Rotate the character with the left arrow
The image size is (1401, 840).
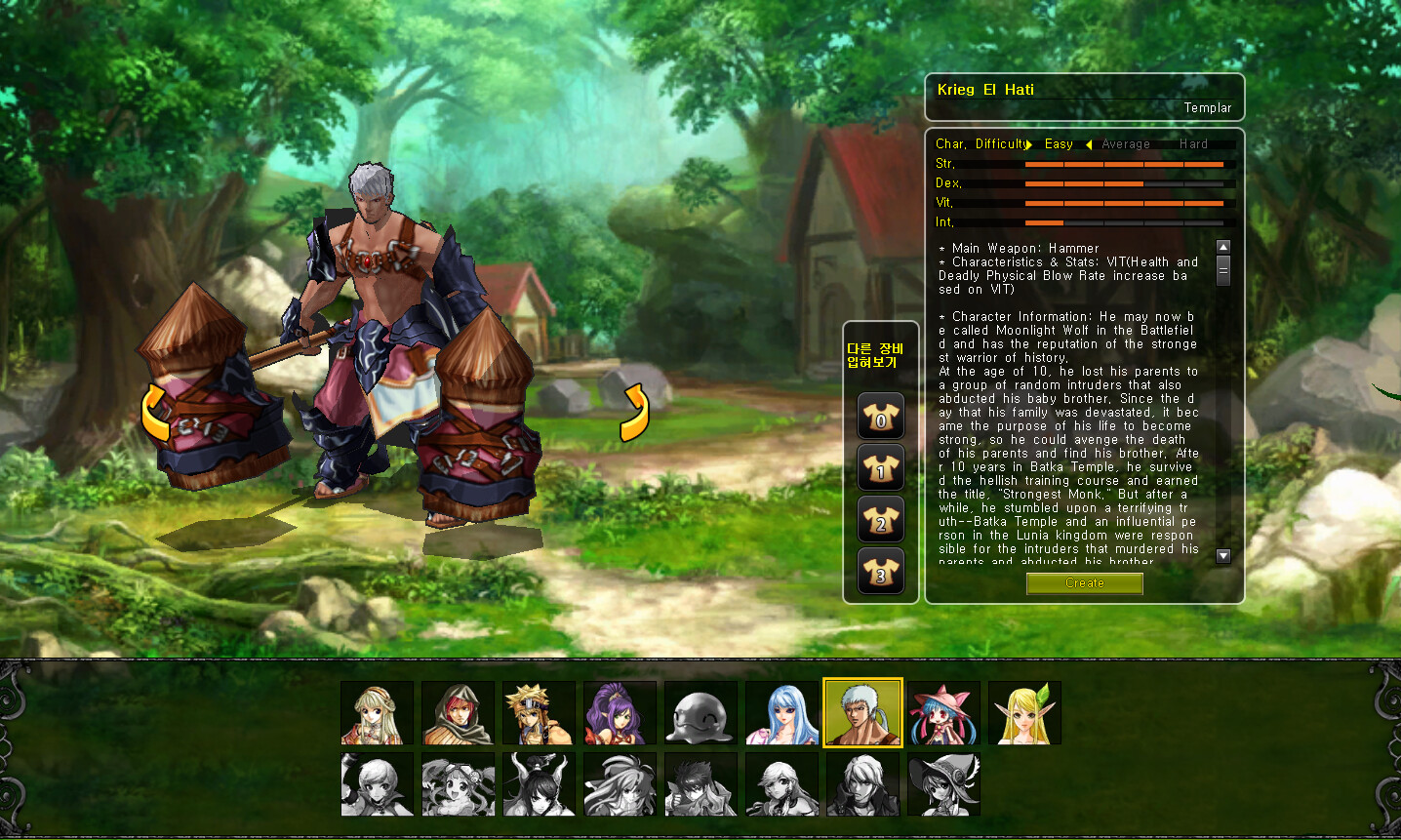(156, 413)
